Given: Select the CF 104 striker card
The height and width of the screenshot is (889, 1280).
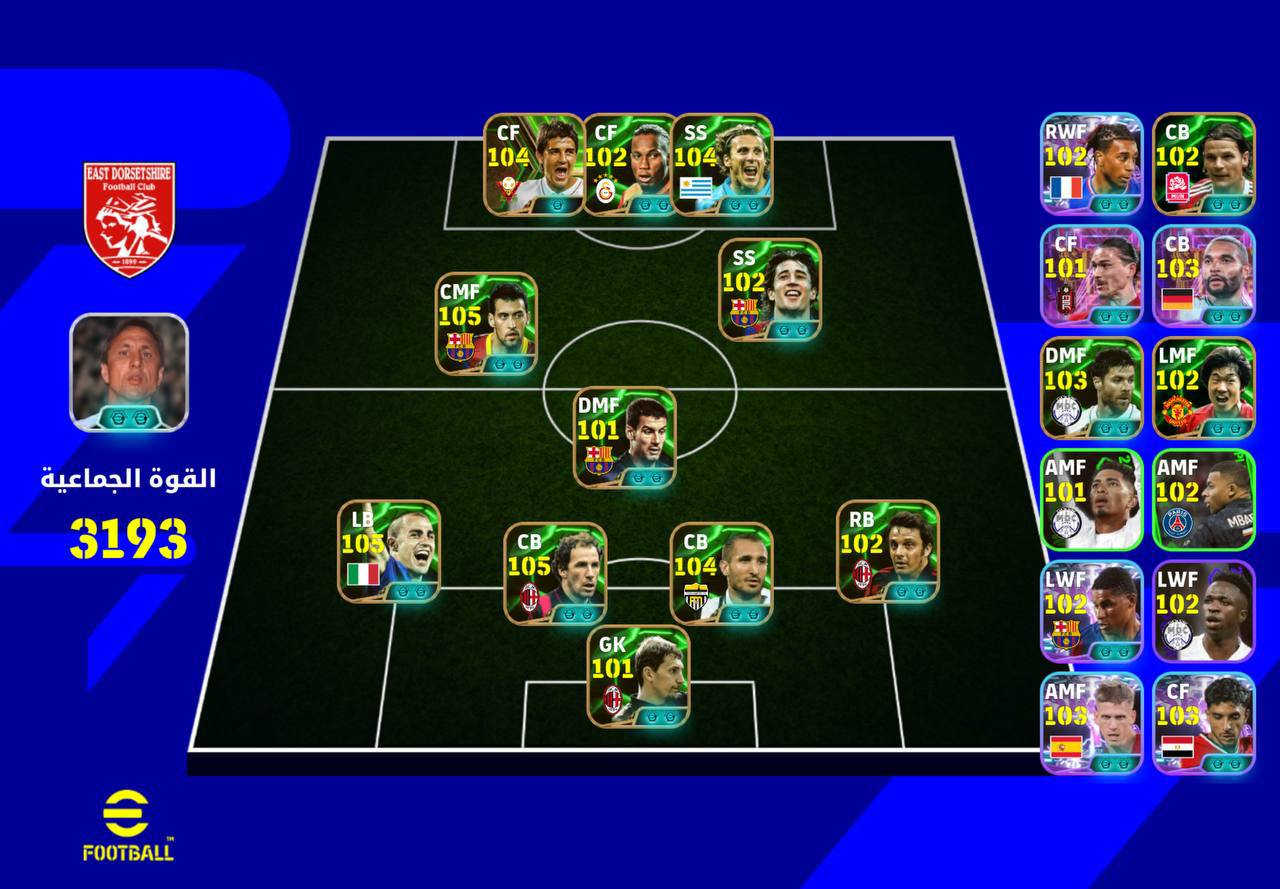Looking at the screenshot, I should [534, 165].
